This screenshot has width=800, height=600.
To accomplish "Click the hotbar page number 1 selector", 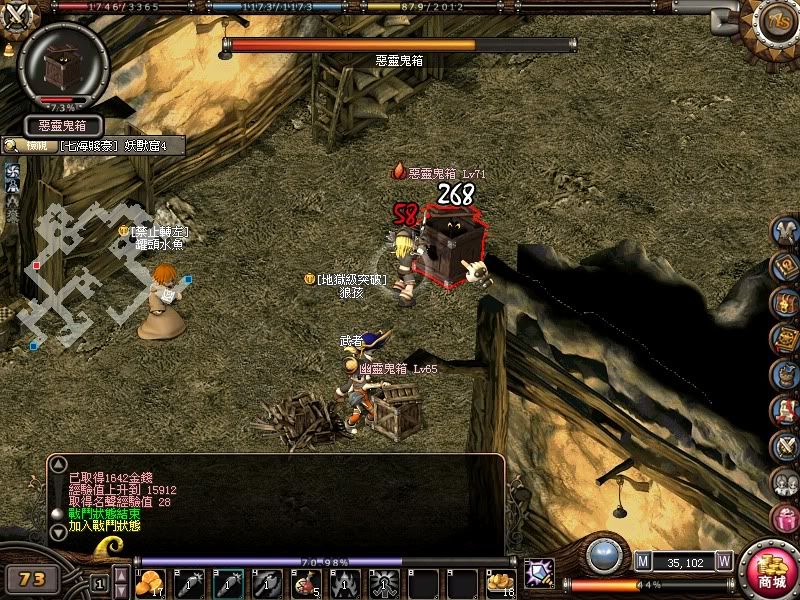I will pyautogui.click(x=99, y=581).
